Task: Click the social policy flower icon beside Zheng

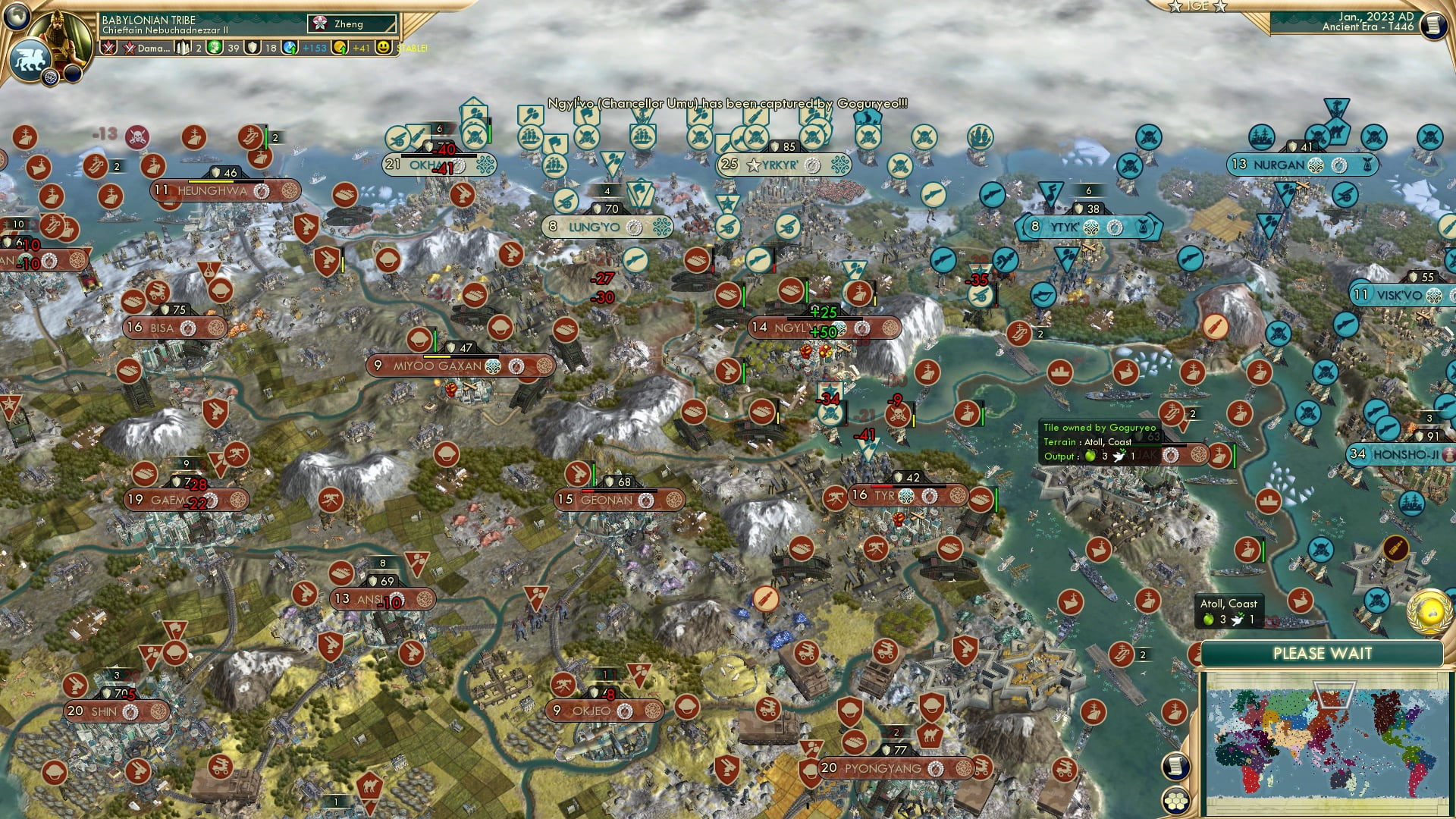Action: (320, 23)
